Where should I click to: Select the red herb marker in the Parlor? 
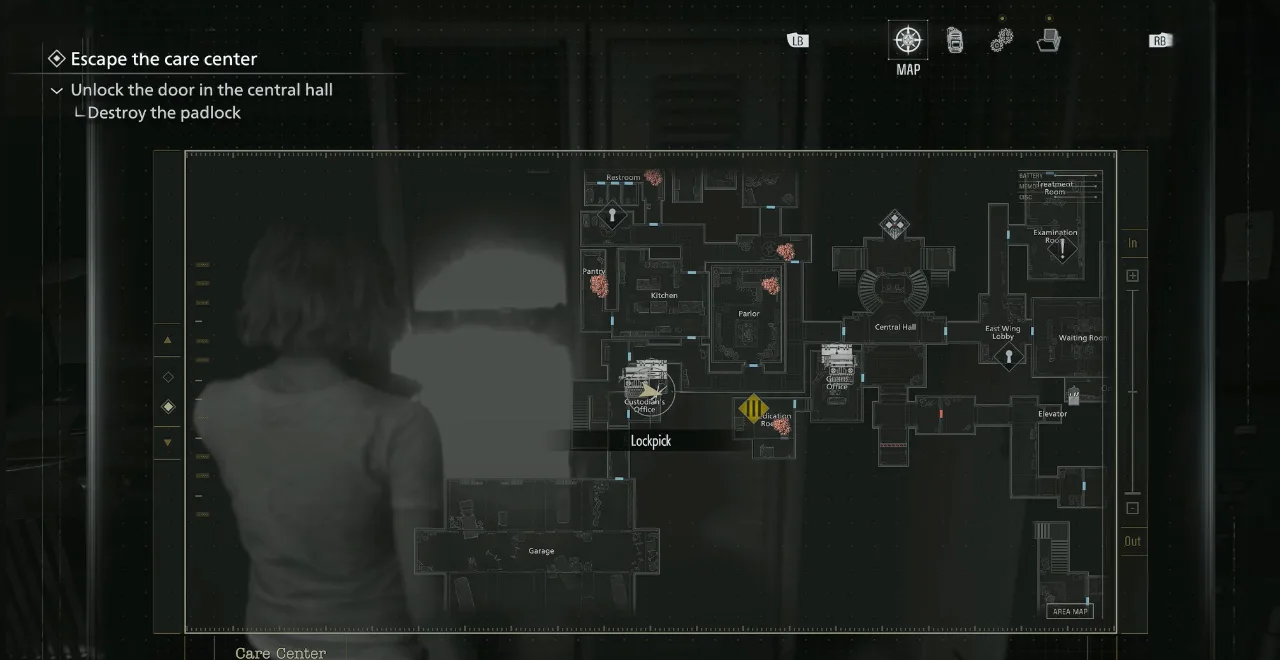[x=771, y=285]
